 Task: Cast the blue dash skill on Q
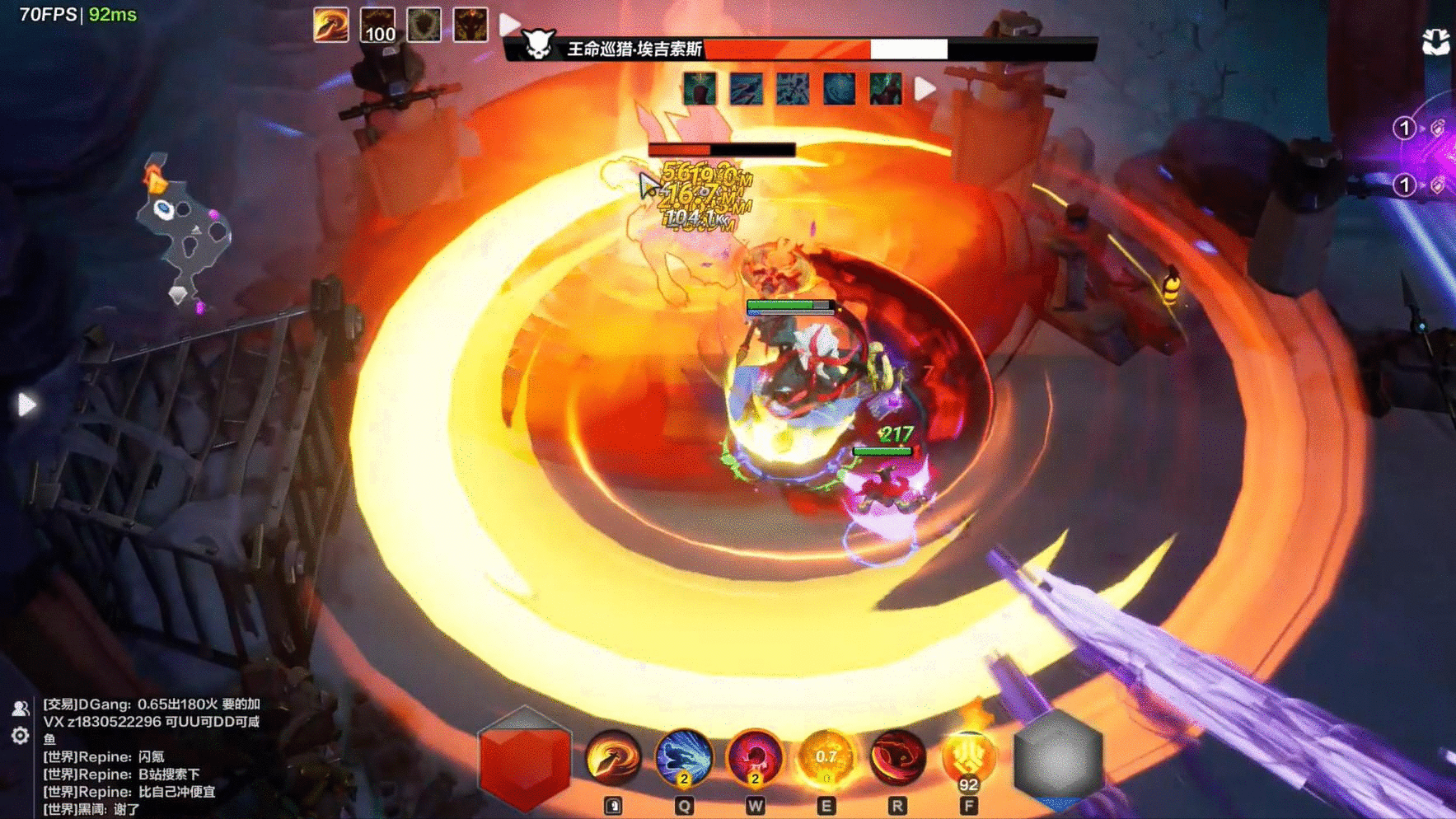683,757
